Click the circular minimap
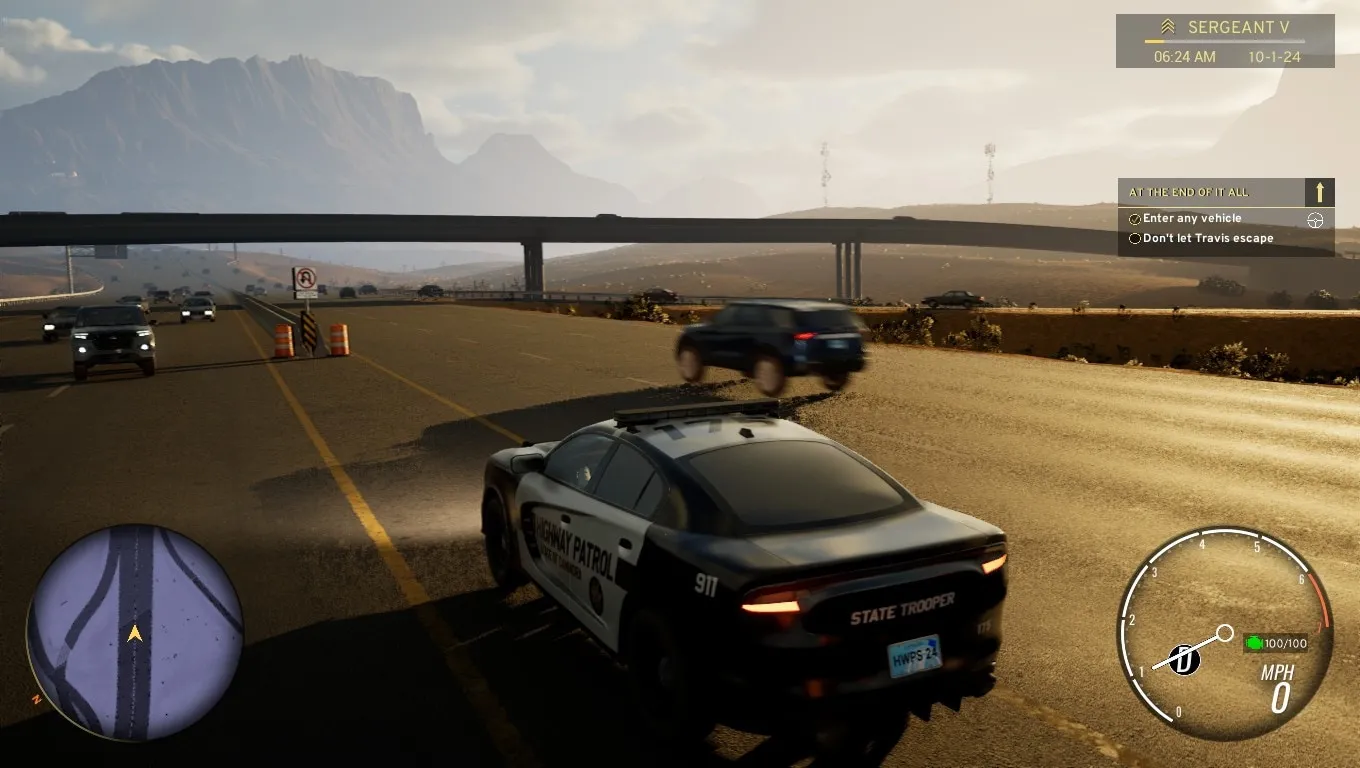1360x768 pixels. pos(134,632)
